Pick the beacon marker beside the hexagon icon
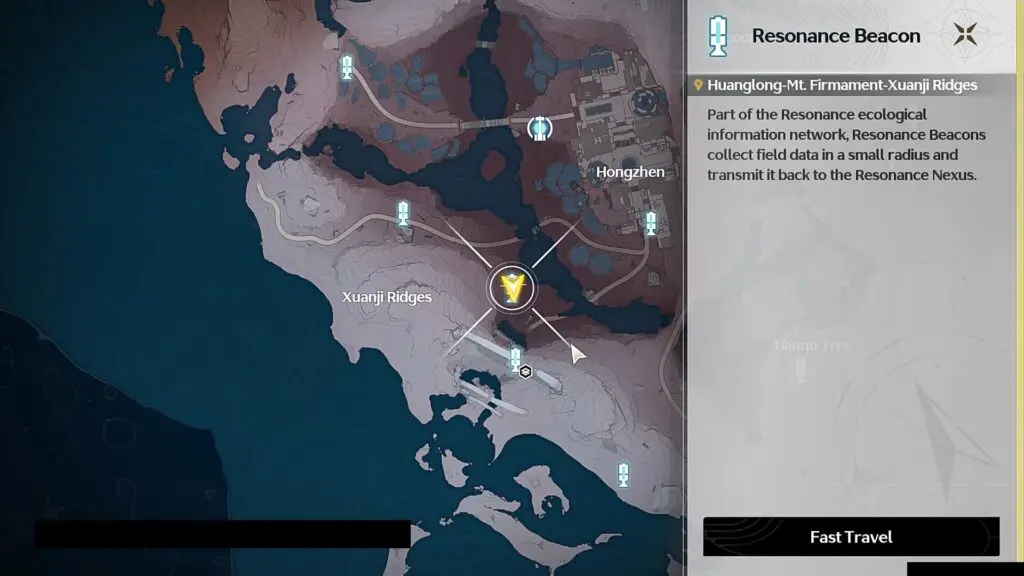1024x576 pixels. pyautogui.click(x=515, y=359)
